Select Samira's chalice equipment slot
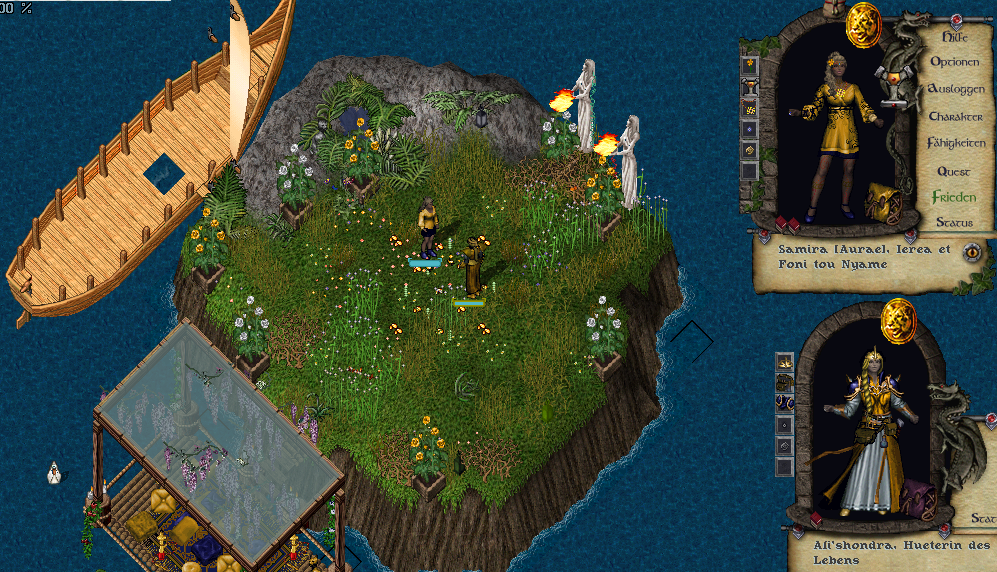This screenshot has height=572, width=997. tap(750, 87)
